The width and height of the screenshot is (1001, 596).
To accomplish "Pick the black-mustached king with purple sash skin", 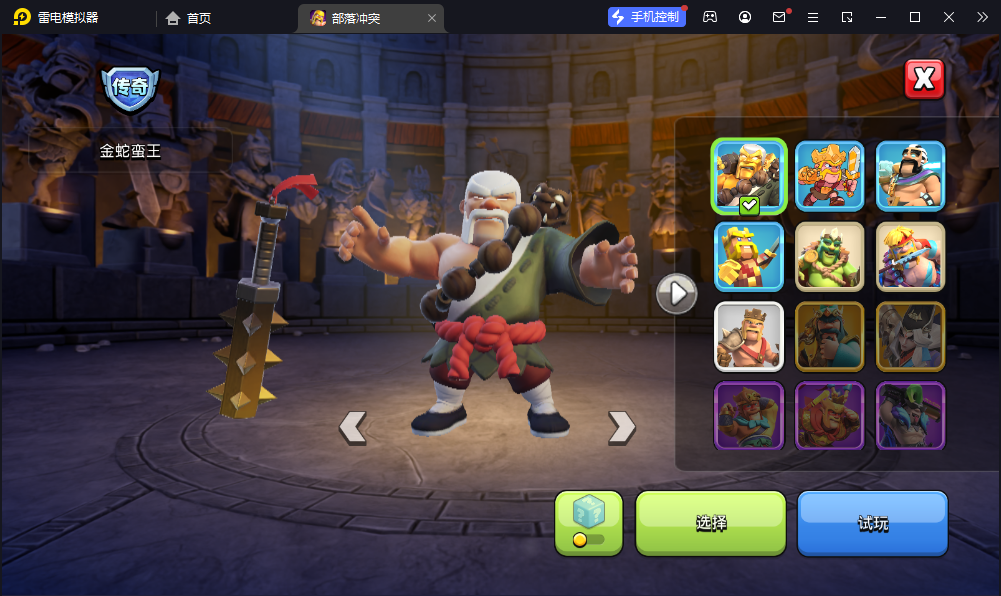I will pos(911,175).
